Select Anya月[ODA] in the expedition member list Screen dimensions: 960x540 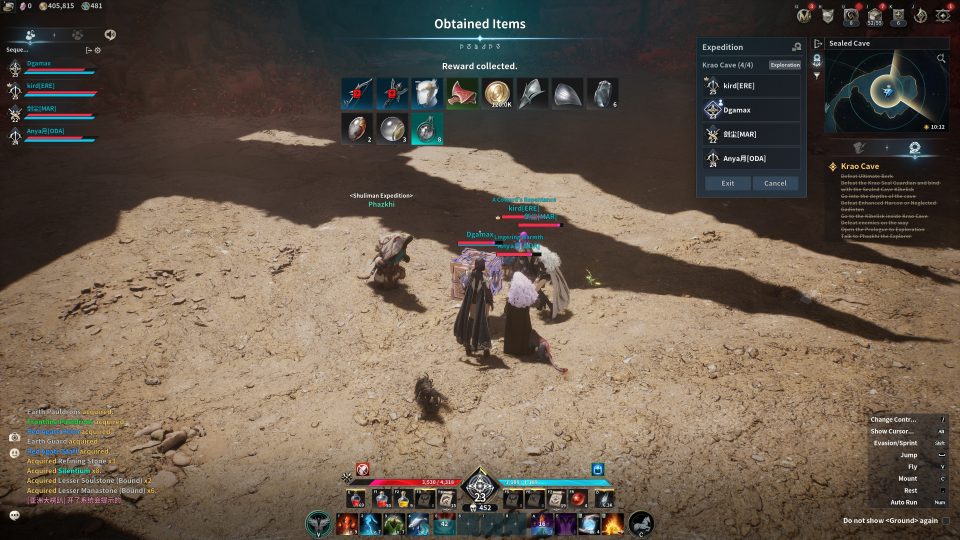tap(751, 158)
